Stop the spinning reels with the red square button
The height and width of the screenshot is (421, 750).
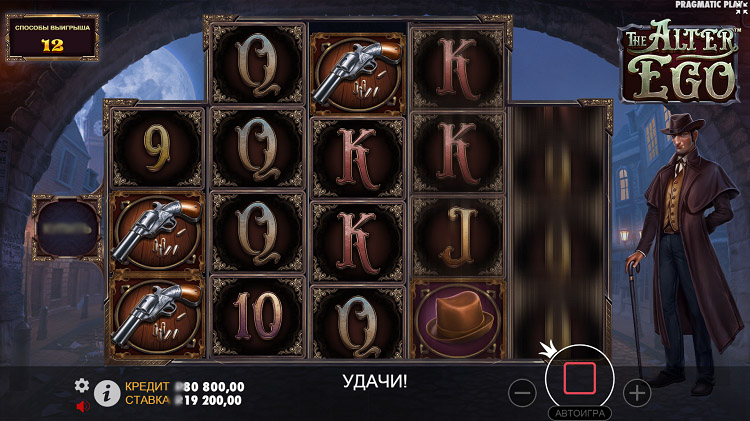click(x=580, y=379)
